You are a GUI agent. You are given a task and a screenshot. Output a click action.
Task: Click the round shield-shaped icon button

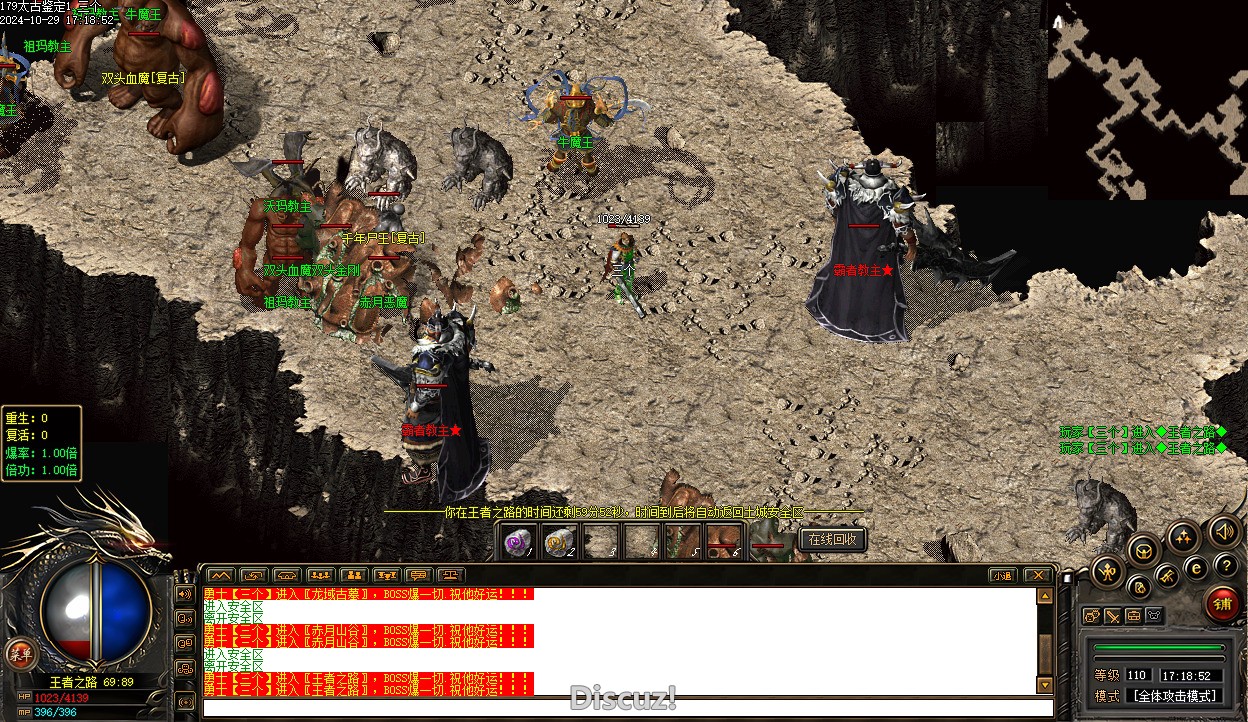(x=1144, y=548)
